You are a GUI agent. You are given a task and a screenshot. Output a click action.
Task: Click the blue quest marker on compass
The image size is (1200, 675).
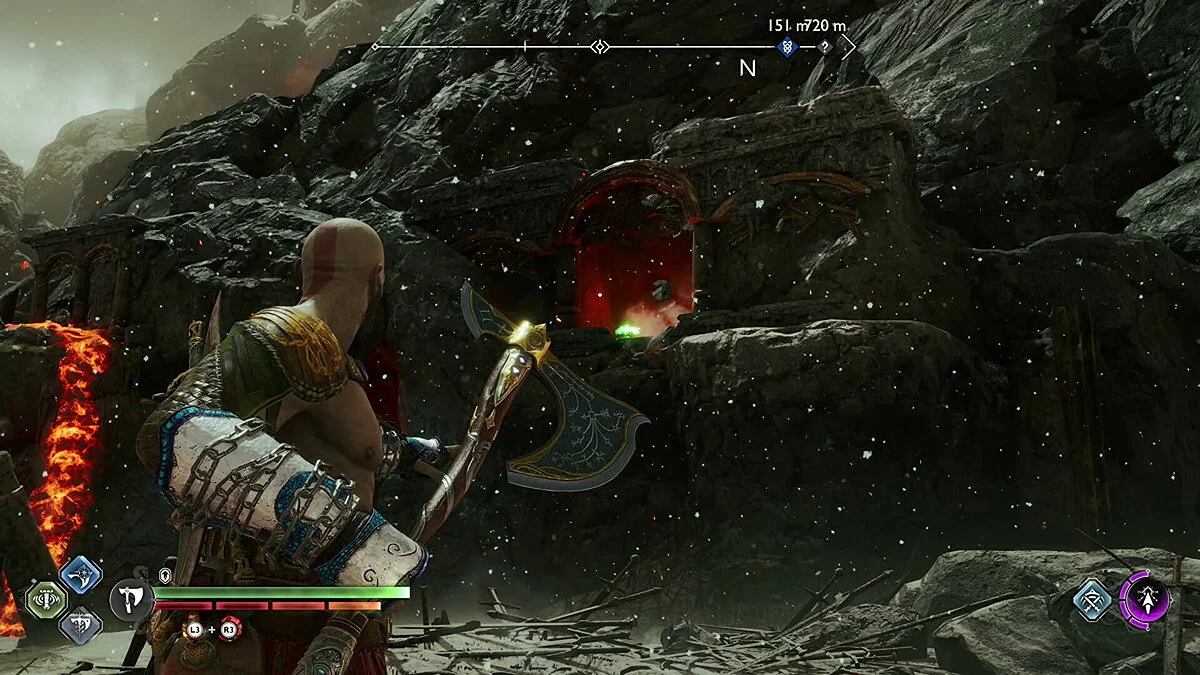coord(788,46)
